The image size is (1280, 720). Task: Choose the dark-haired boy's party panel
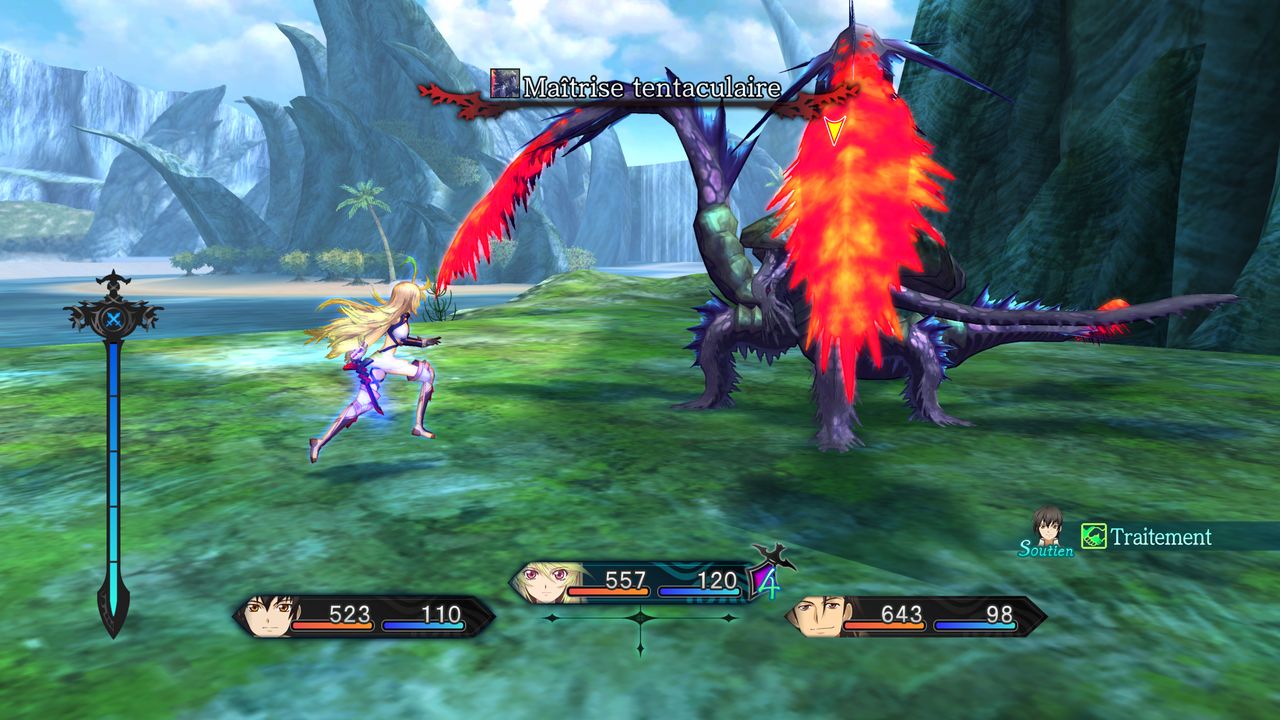[x=364, y=616]
